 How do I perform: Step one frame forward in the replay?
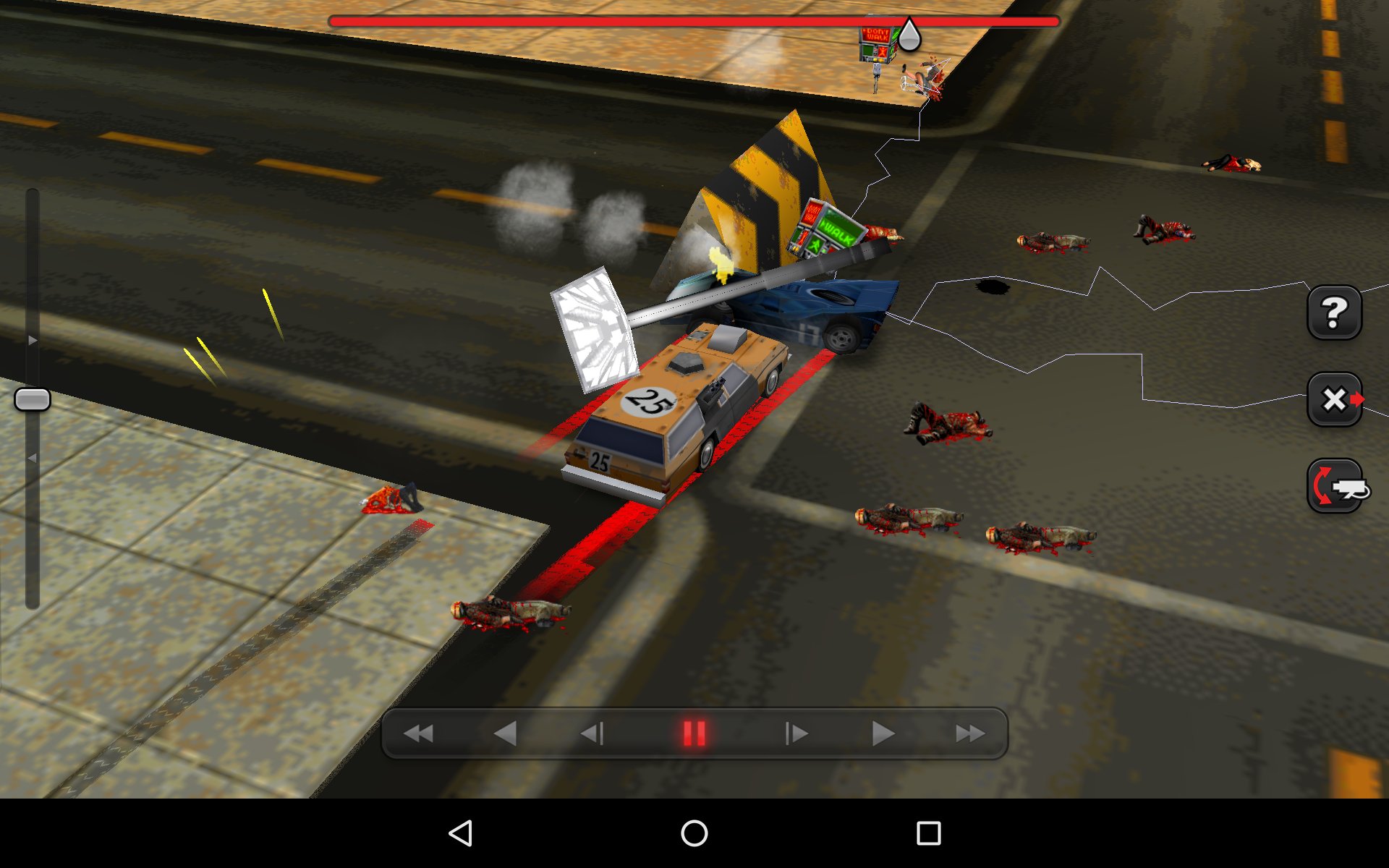click(x=796, y=733)
